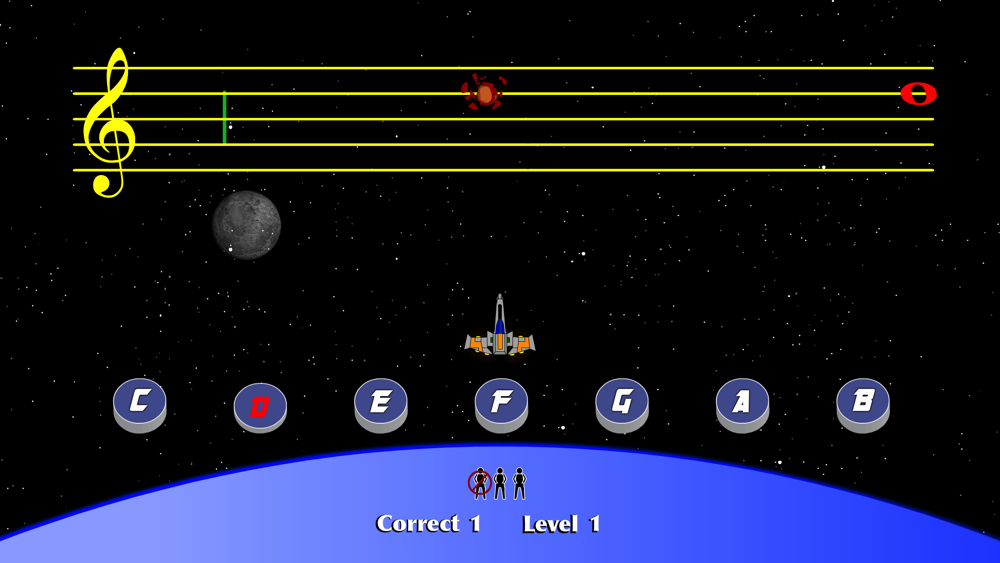This screenshot has width=1000, height=563.
Task: Select the B note button
Action: coord(863,402)
